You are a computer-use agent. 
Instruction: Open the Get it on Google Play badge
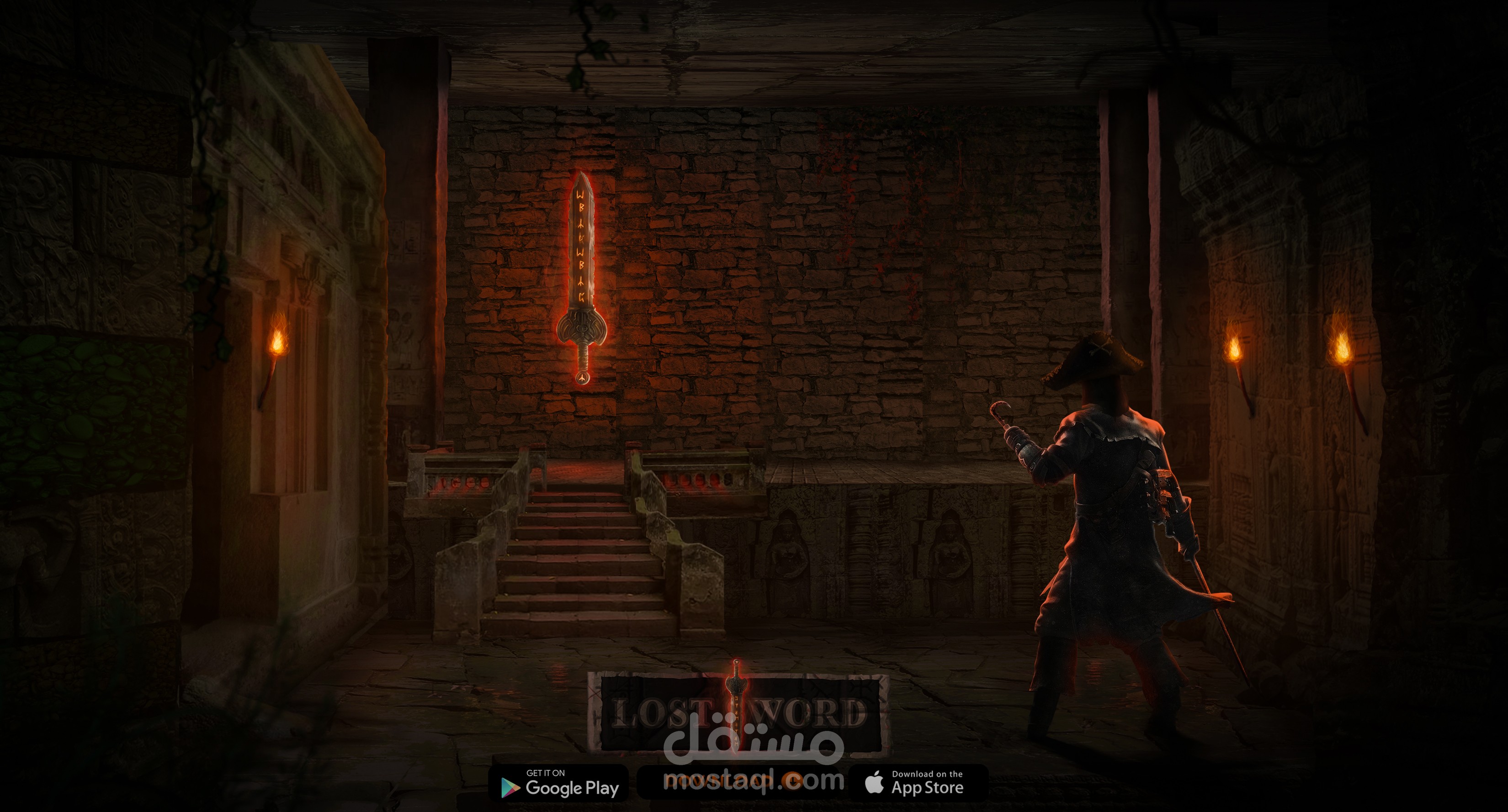558,783
